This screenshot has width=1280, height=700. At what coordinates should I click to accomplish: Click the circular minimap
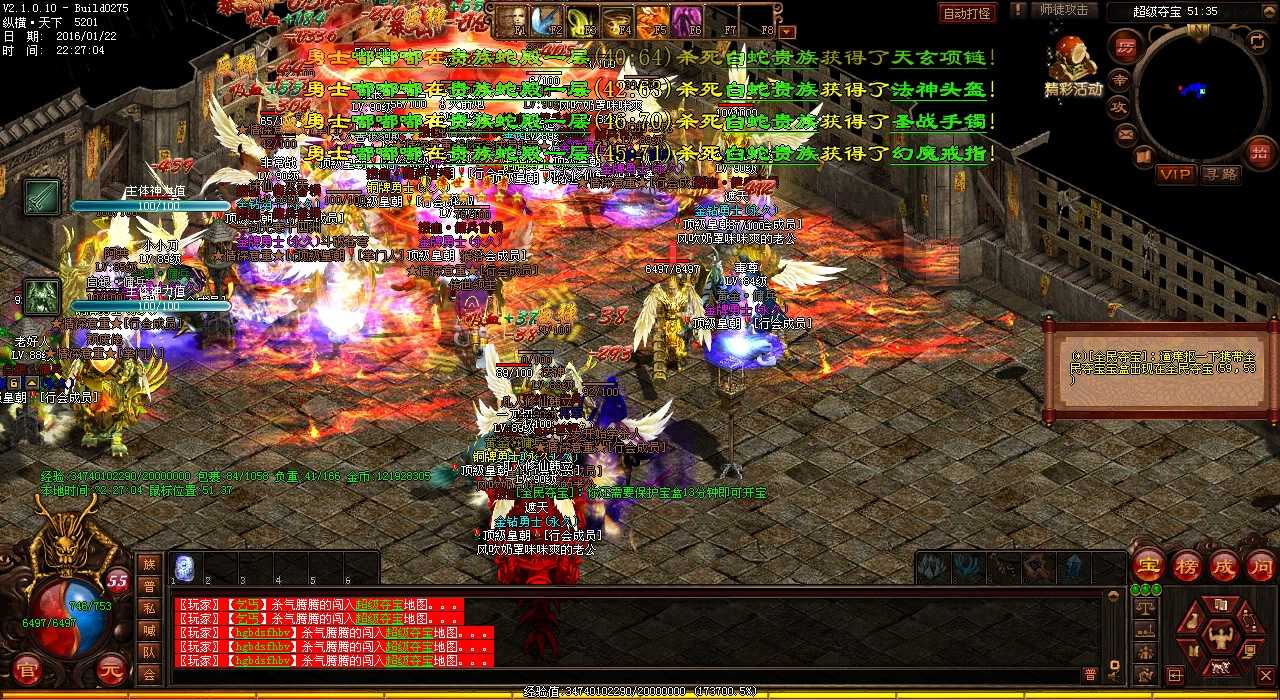1201,91
